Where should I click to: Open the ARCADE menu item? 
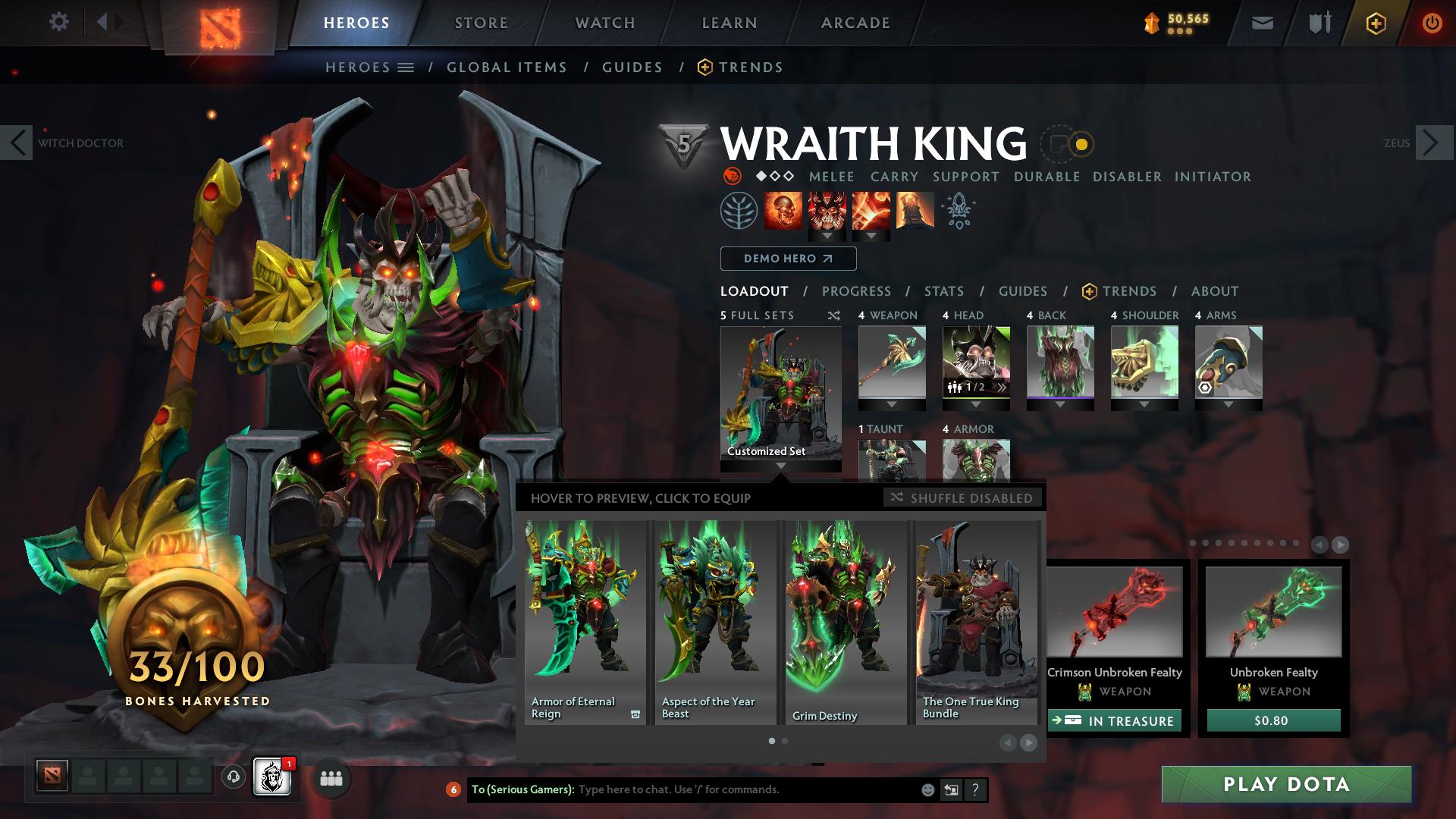coord(855,22)
